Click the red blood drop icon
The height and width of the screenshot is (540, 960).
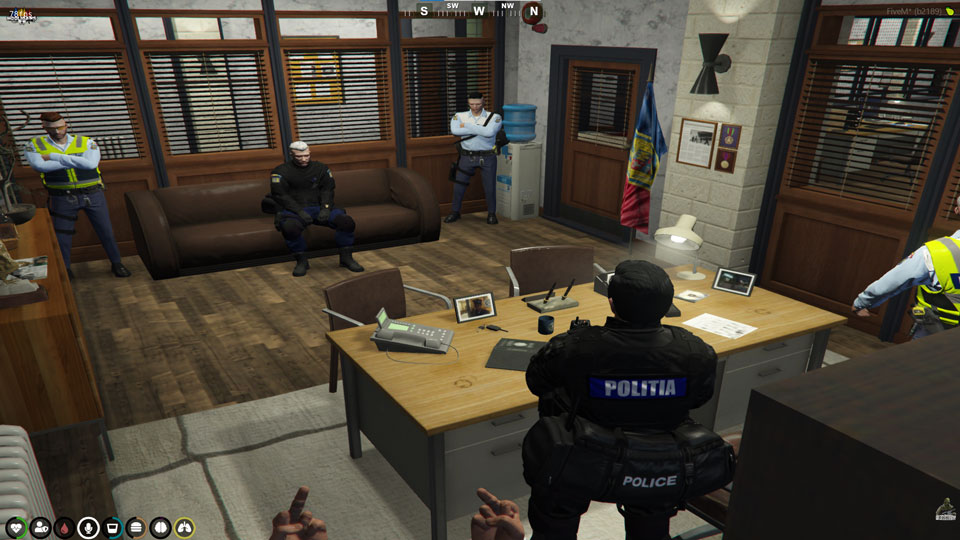click(65, 527)
